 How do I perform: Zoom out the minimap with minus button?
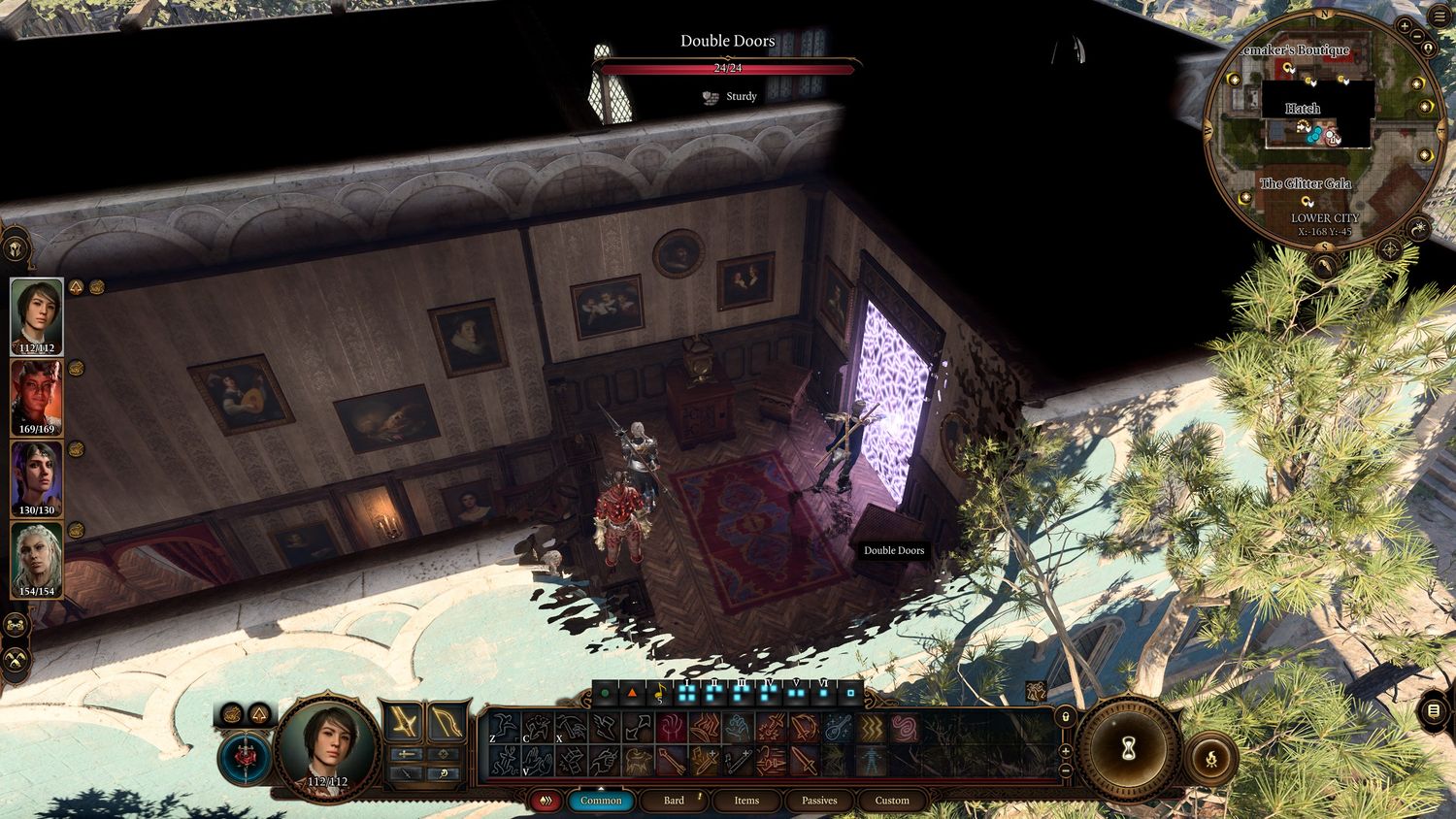tap(1419, 37)
